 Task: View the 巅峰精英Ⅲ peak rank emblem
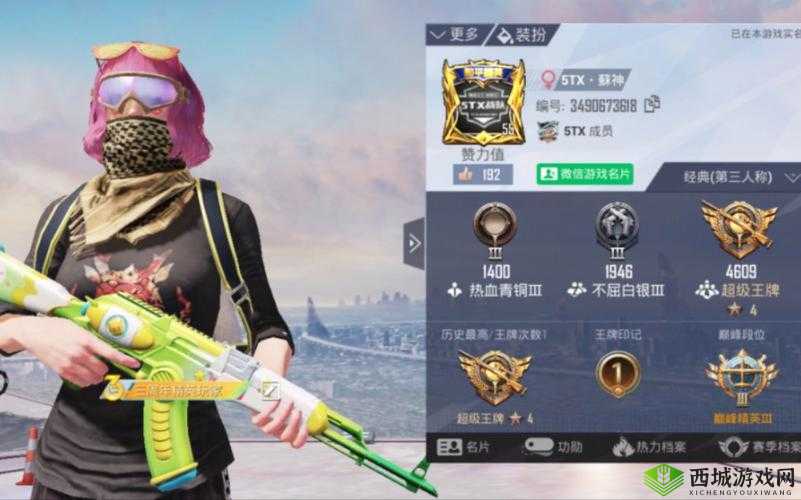[x=740, y=376]
